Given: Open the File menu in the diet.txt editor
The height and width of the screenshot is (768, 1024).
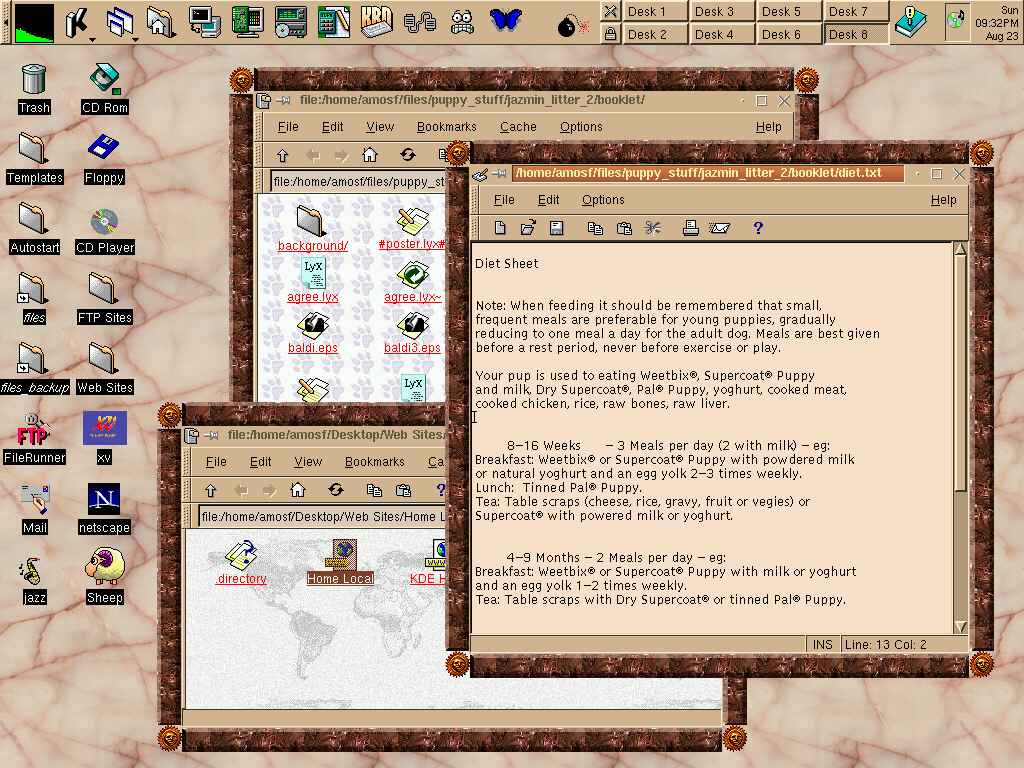Looking at the screenshot, I should (x=504, y=200).
